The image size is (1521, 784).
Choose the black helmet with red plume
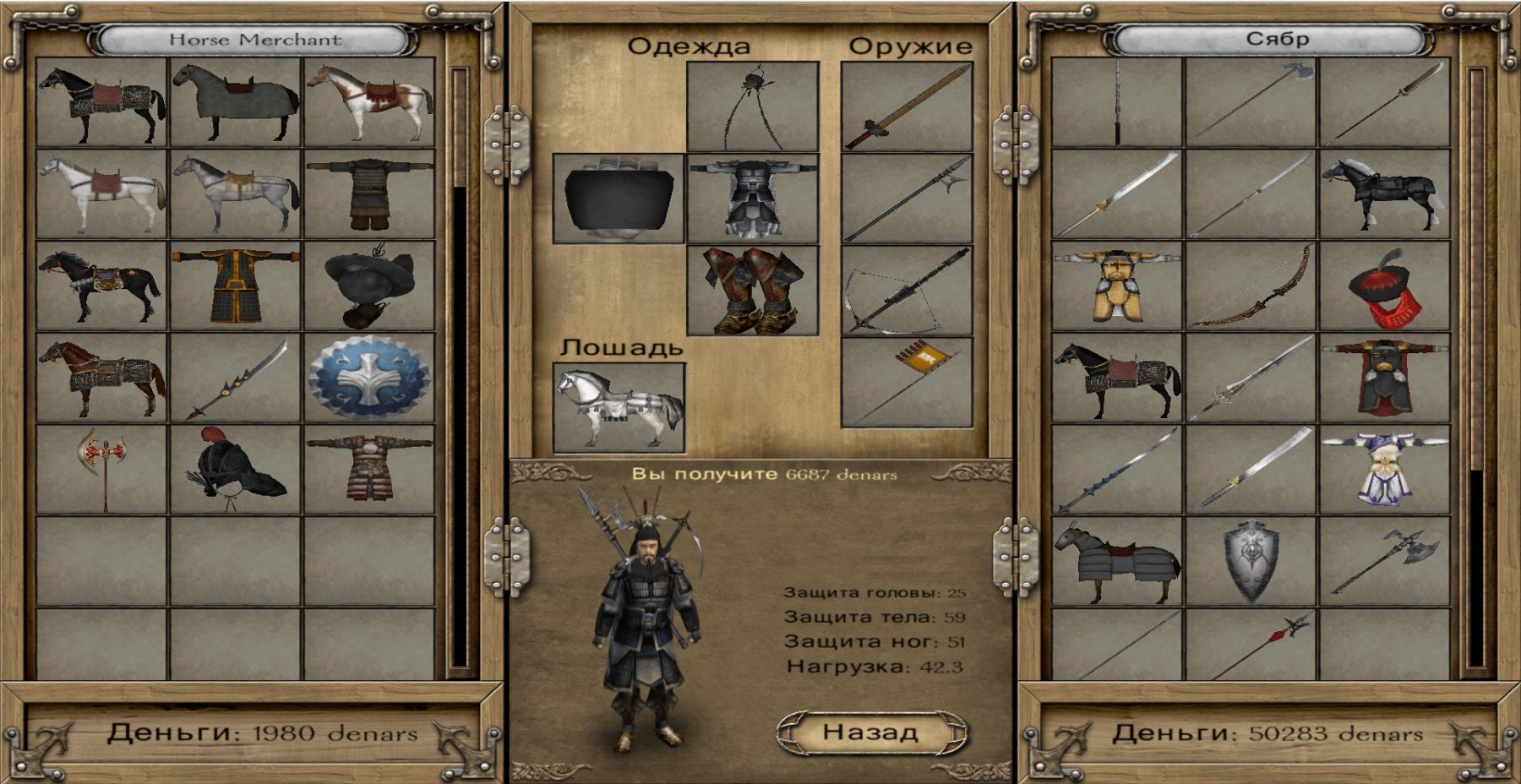(236, 469)
